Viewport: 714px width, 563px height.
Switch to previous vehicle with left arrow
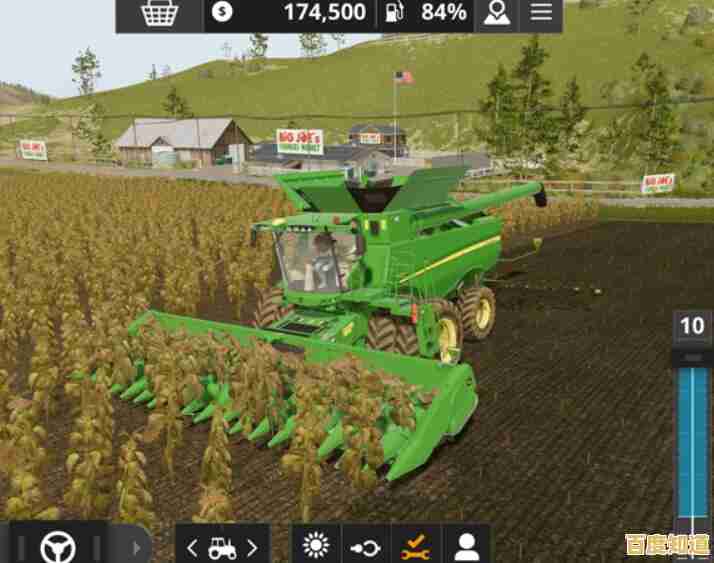tap(192, 547)
